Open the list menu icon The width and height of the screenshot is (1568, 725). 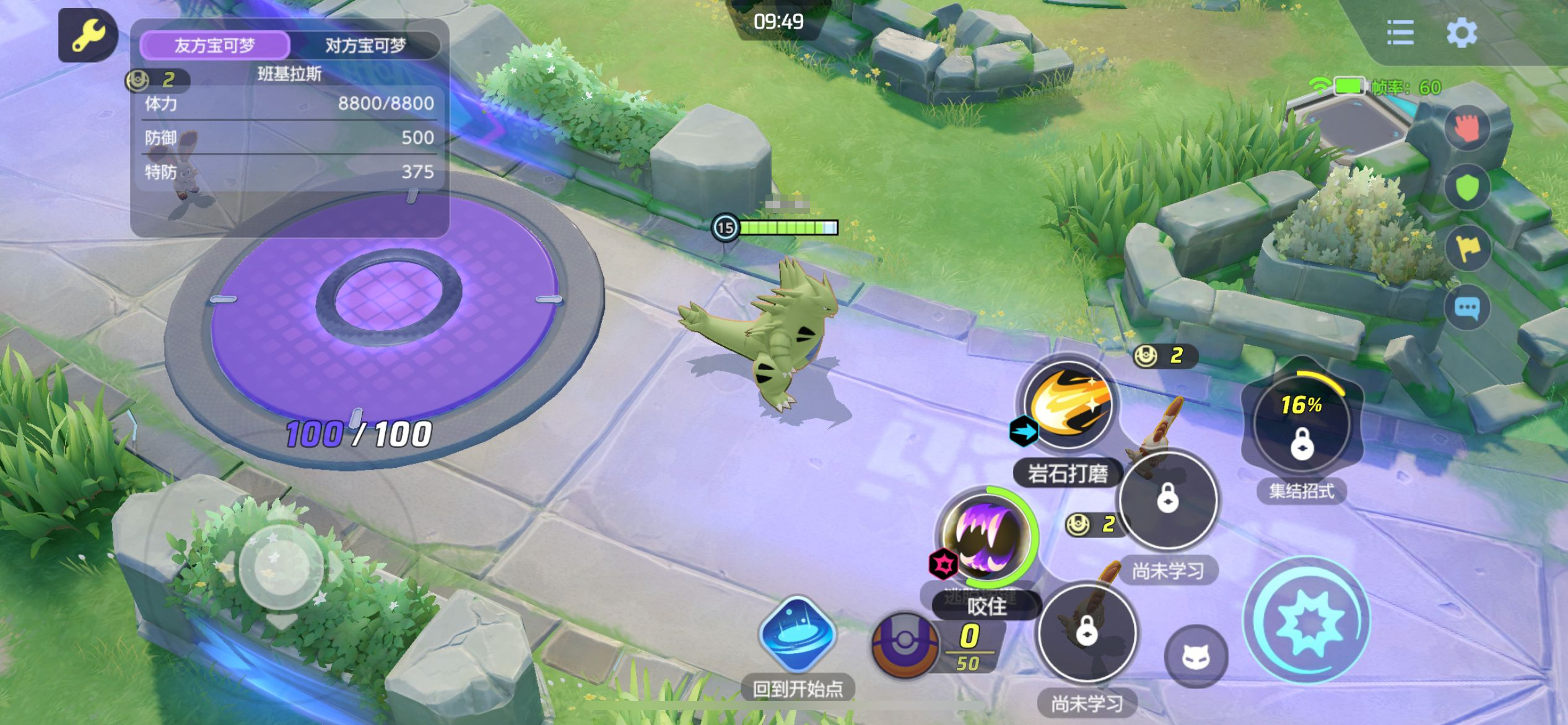click(1400, 33)
